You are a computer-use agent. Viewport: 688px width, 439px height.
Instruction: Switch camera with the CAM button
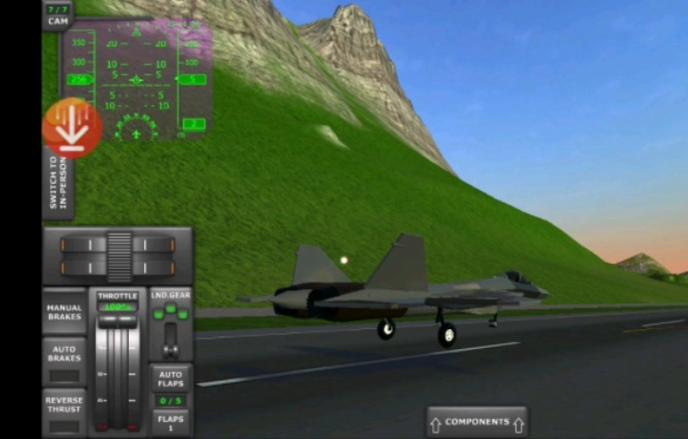[57, 13]
